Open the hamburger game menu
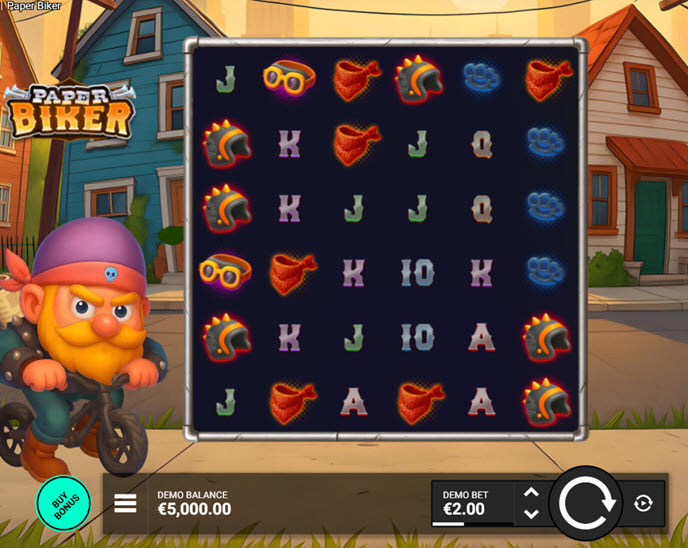 (x=125, y=503)
